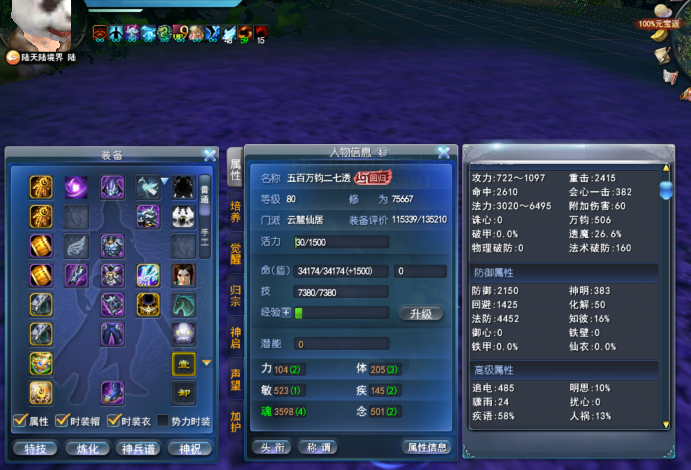Close the 人物信息 character info panel

point(443,152)
